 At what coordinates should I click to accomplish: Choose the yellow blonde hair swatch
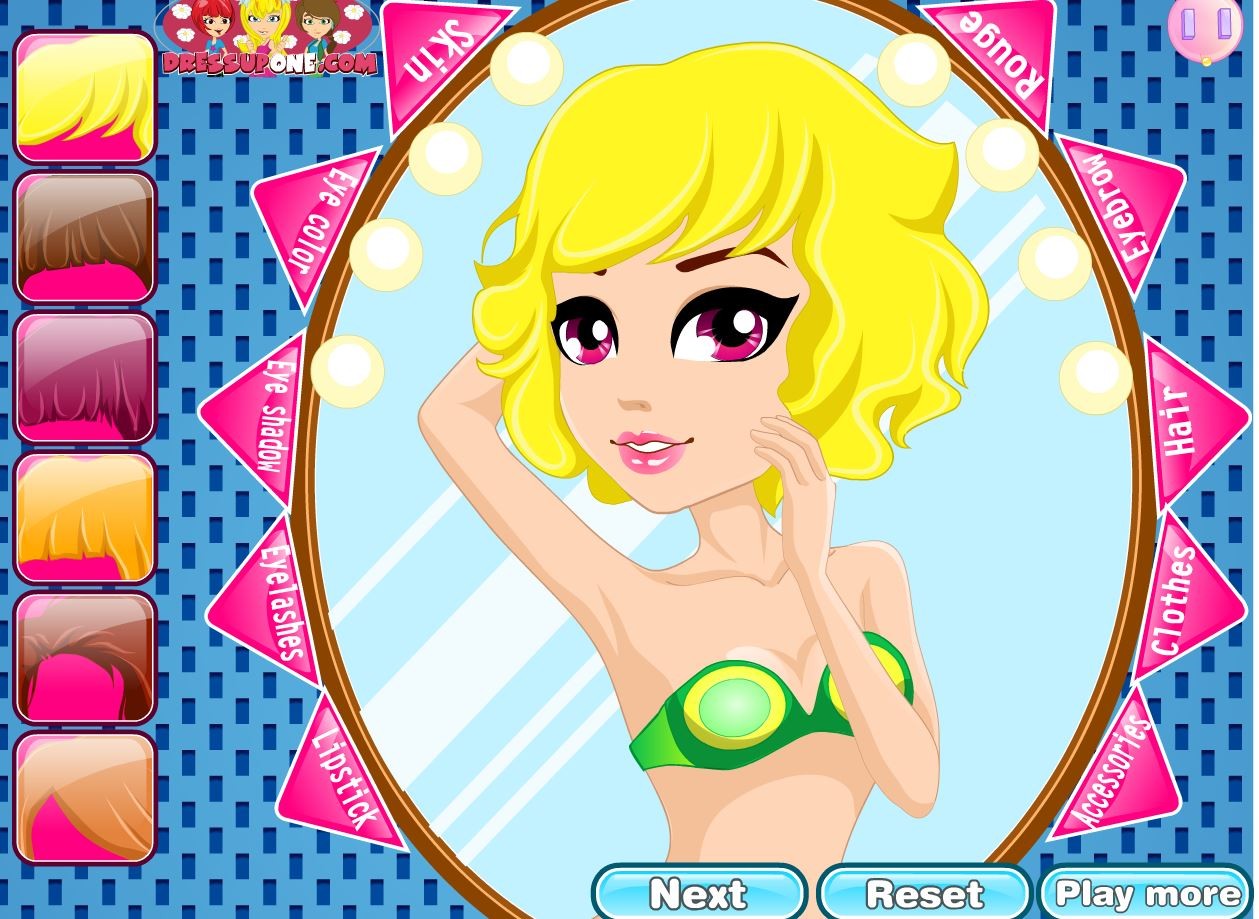pyautogui.click(x=85, y=97)
